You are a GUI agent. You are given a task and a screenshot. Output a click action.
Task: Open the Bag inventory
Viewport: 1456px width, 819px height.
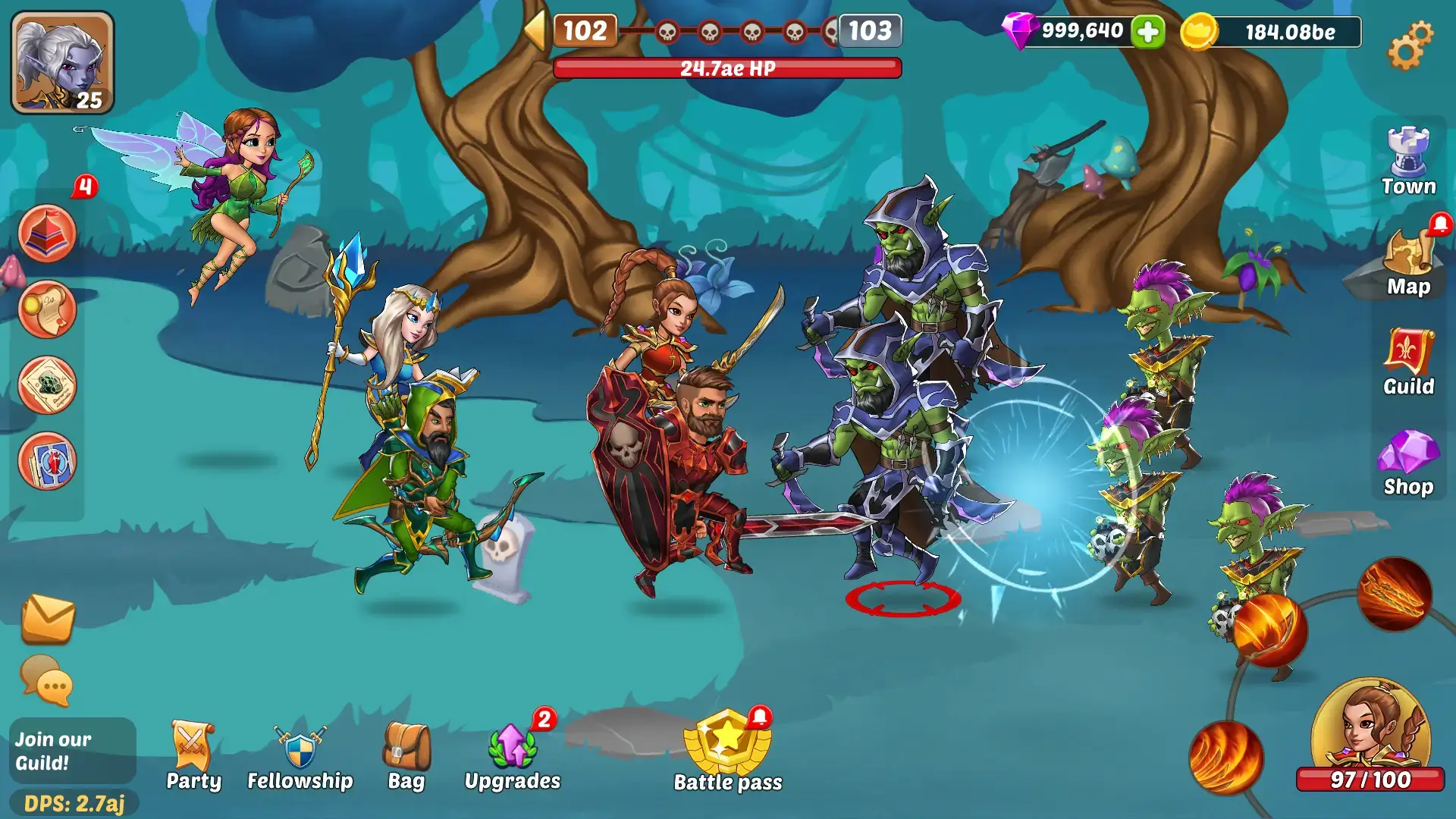pyautogui.click(x=406, y=756)
